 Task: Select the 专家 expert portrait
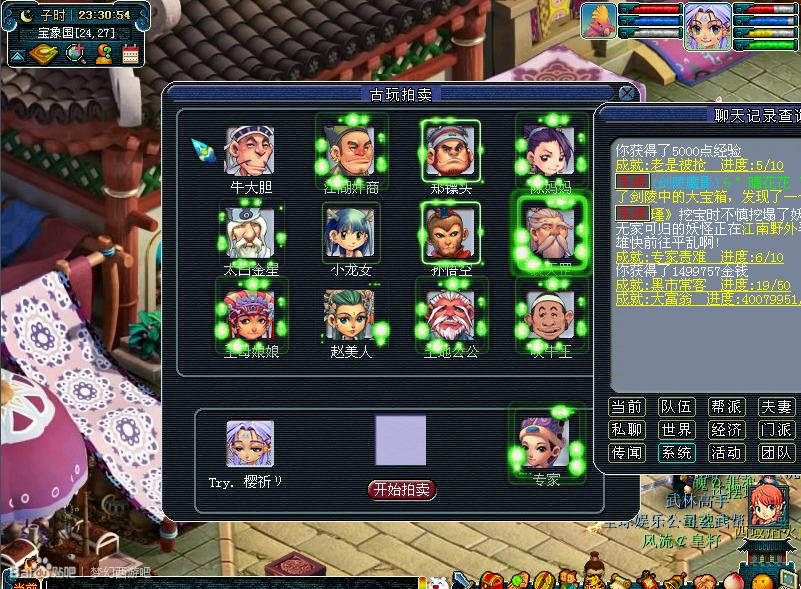coord(545,441)
